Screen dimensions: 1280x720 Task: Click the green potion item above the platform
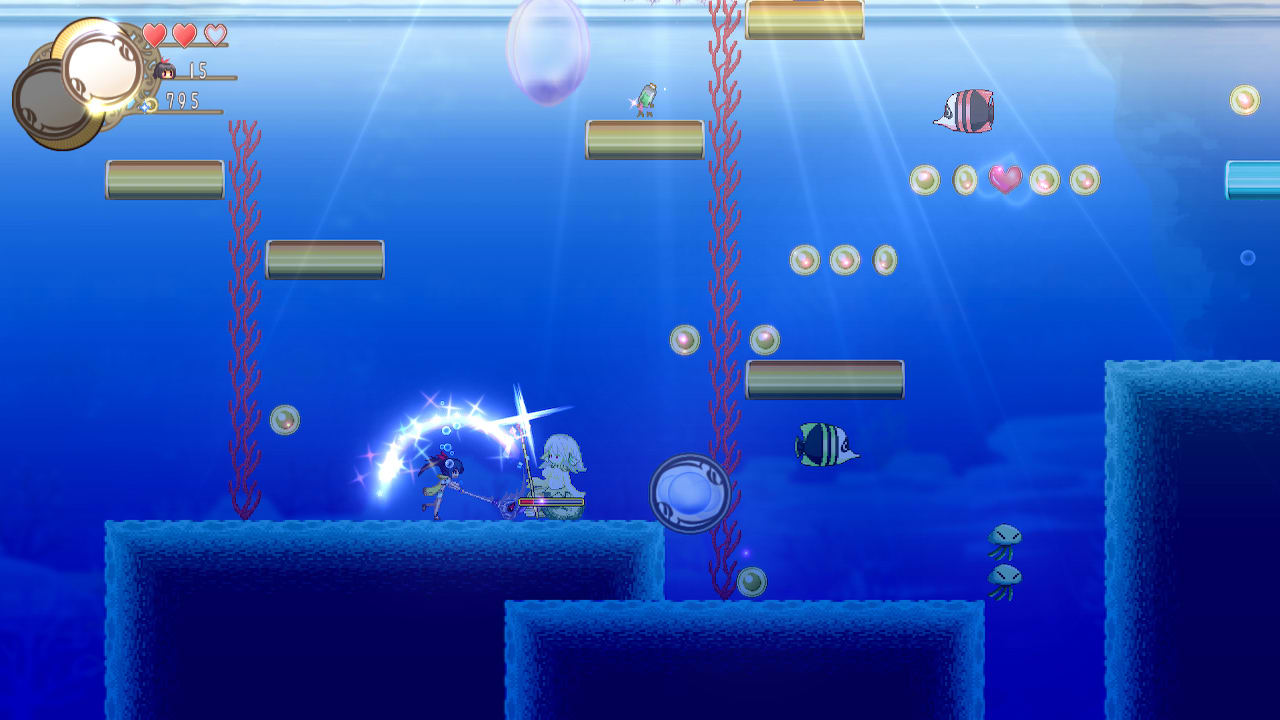[x=645, y=98]
